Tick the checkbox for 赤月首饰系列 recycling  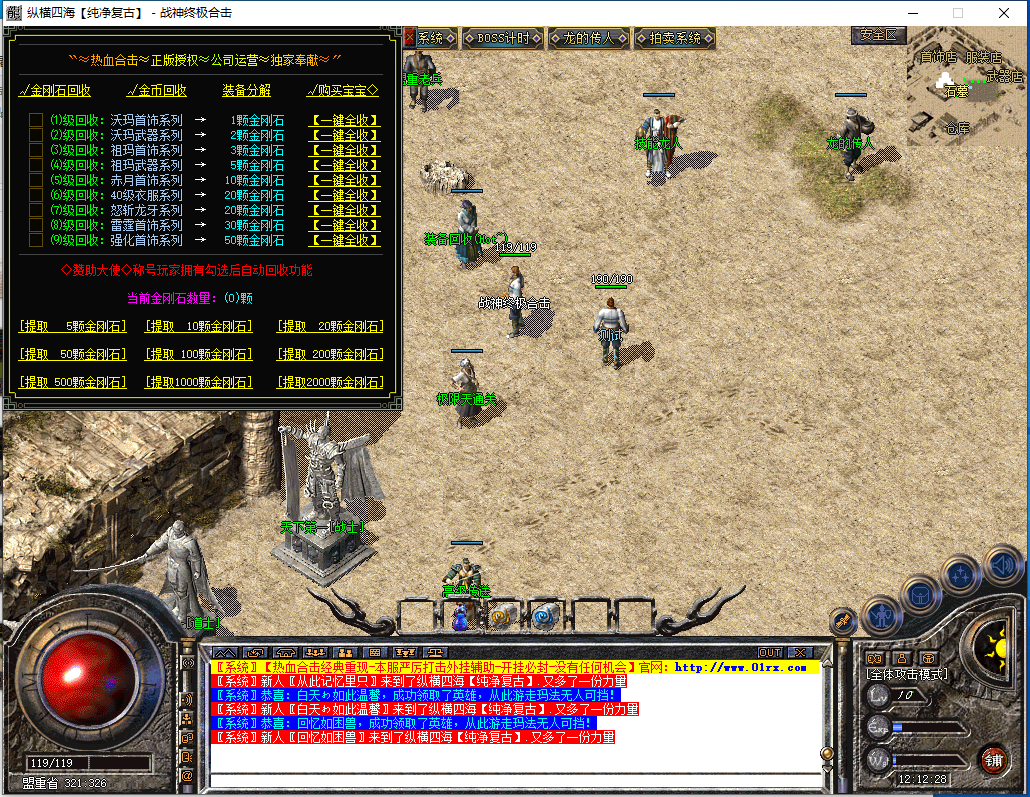(36, 180)
